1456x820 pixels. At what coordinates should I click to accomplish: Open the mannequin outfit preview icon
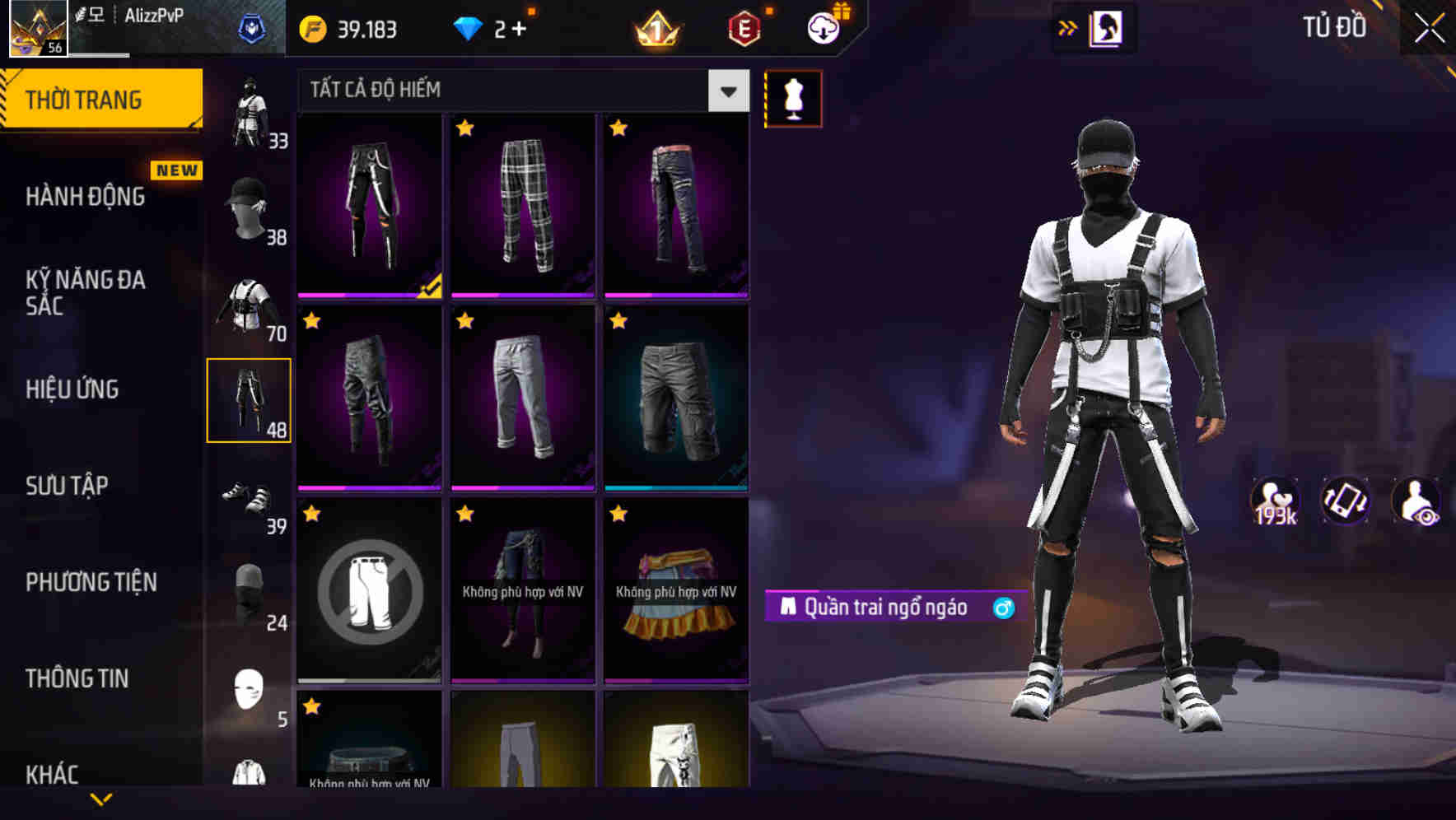[793, 98]
